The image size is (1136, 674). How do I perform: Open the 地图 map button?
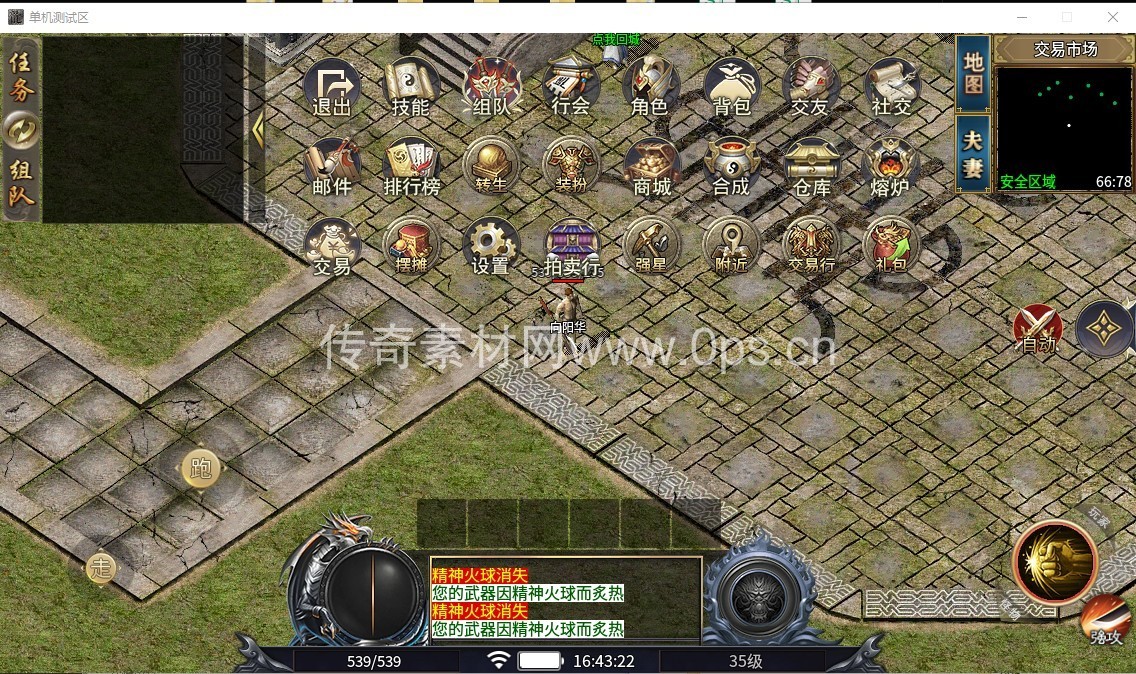973,73
